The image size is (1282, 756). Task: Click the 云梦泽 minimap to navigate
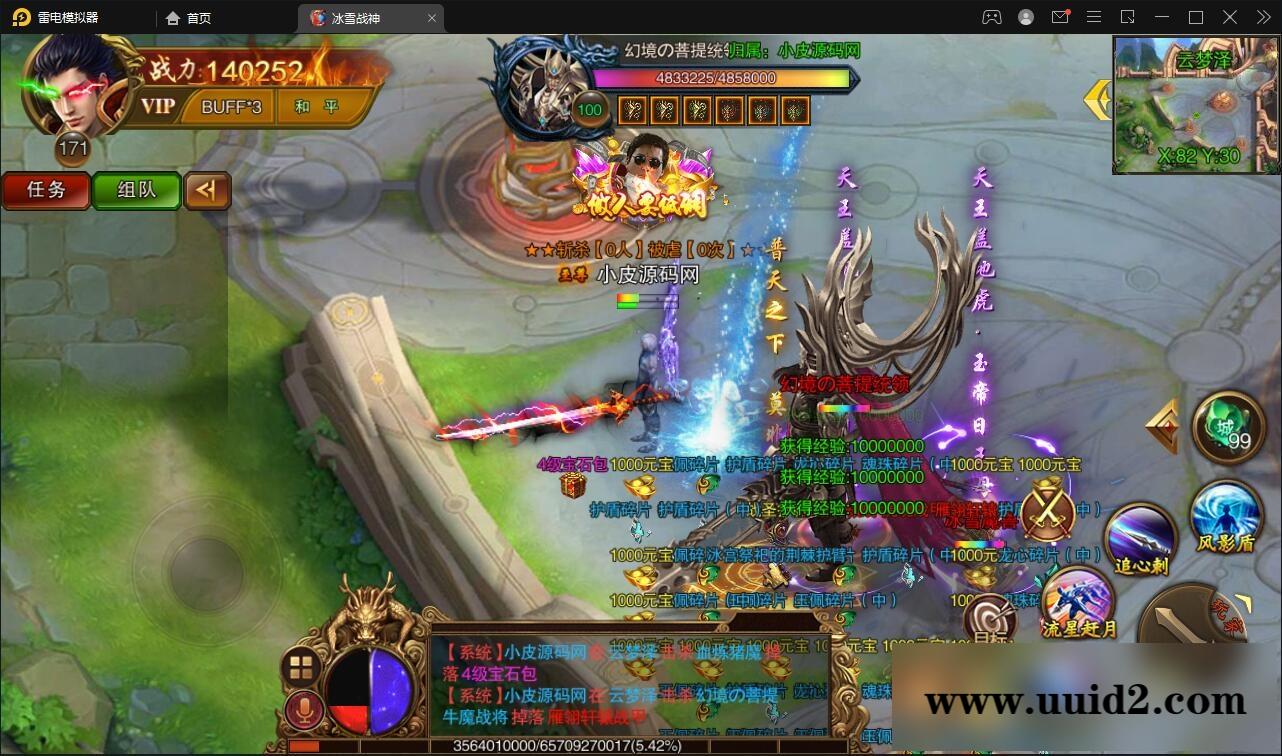[x=1196, y=107]
